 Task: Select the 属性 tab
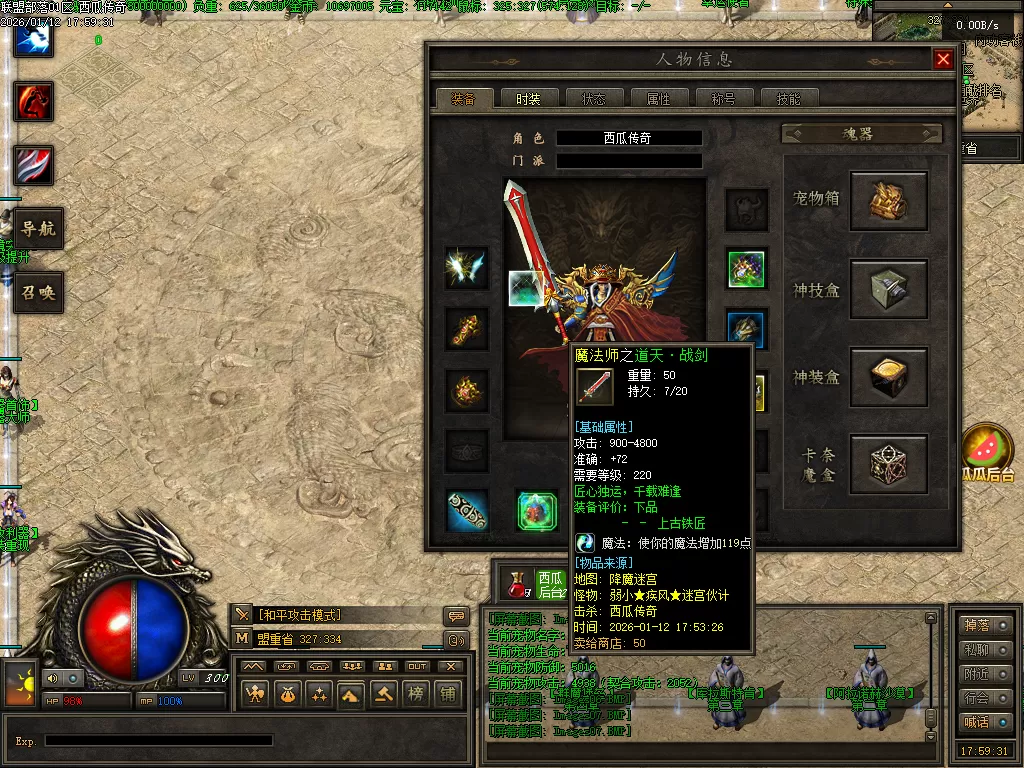coord(658,99)
